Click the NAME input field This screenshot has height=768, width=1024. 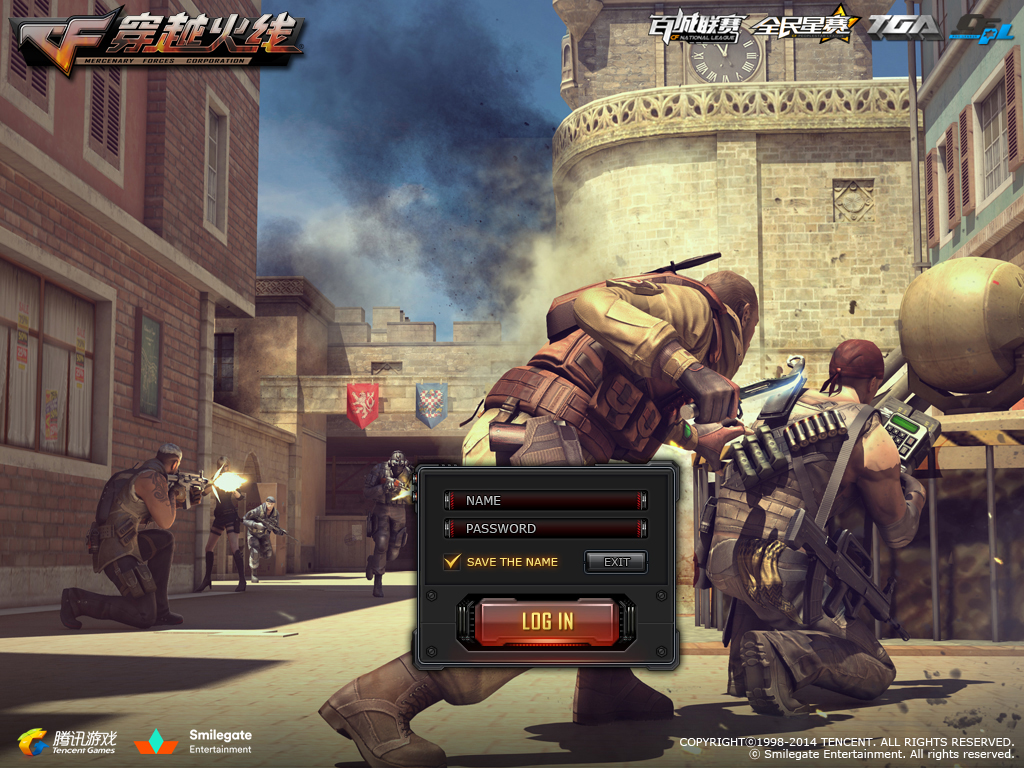click(546, 501)
